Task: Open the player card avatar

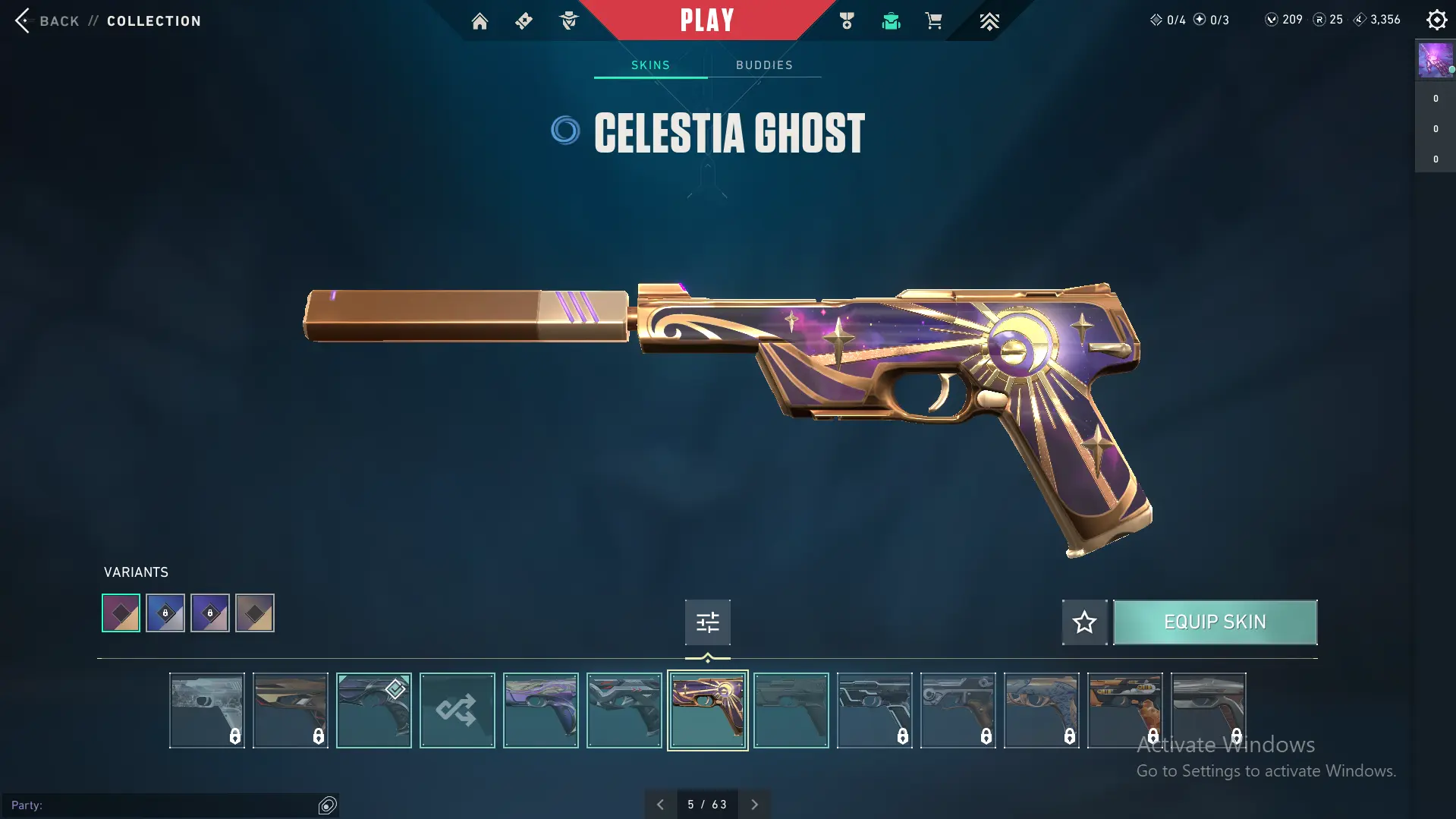Action: pyautogui.click(x=1435, y=61)
